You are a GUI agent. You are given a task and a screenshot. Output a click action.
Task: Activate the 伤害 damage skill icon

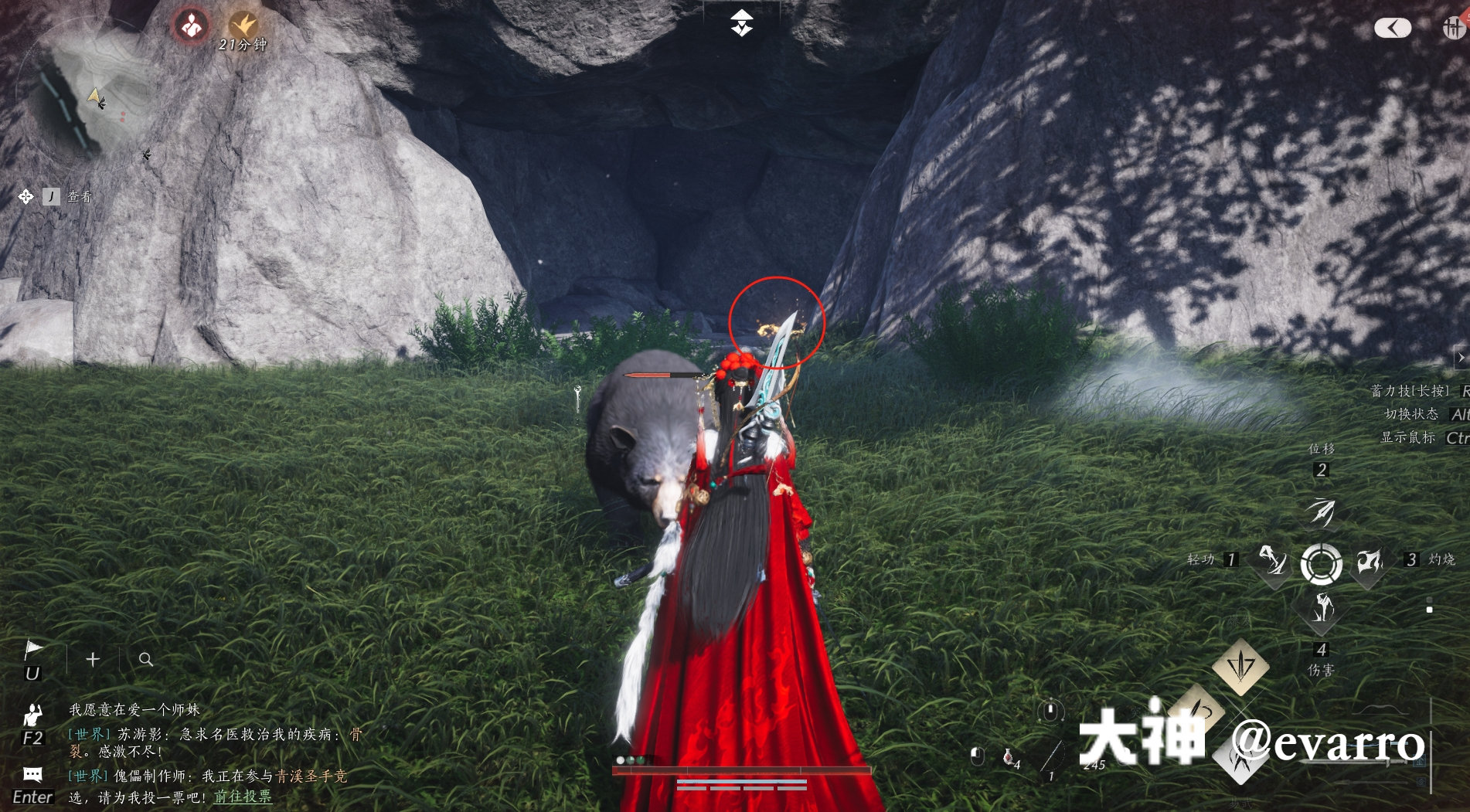coord(1322,609)
